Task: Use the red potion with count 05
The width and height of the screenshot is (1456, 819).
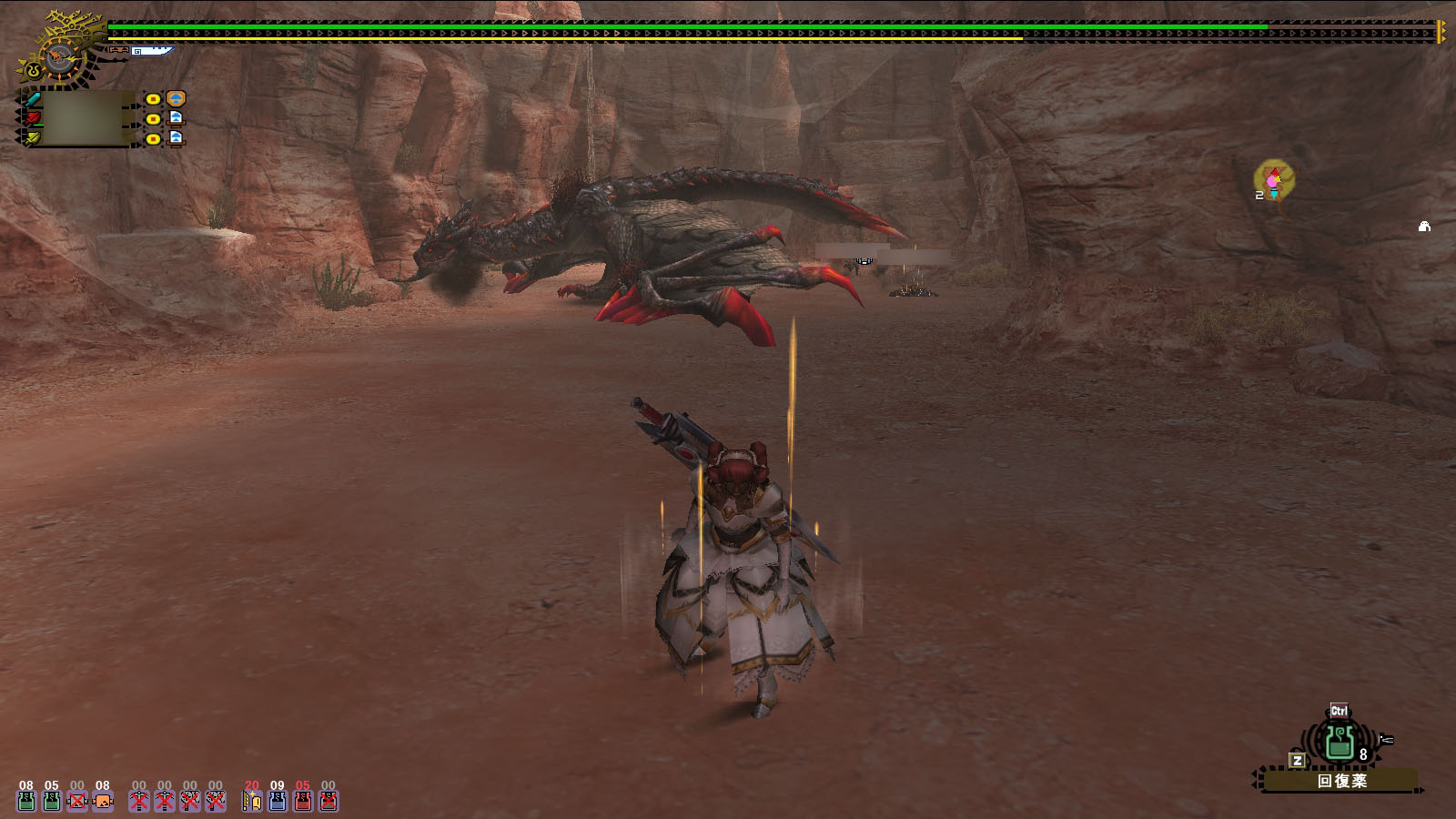Action: tap(303, 801)
